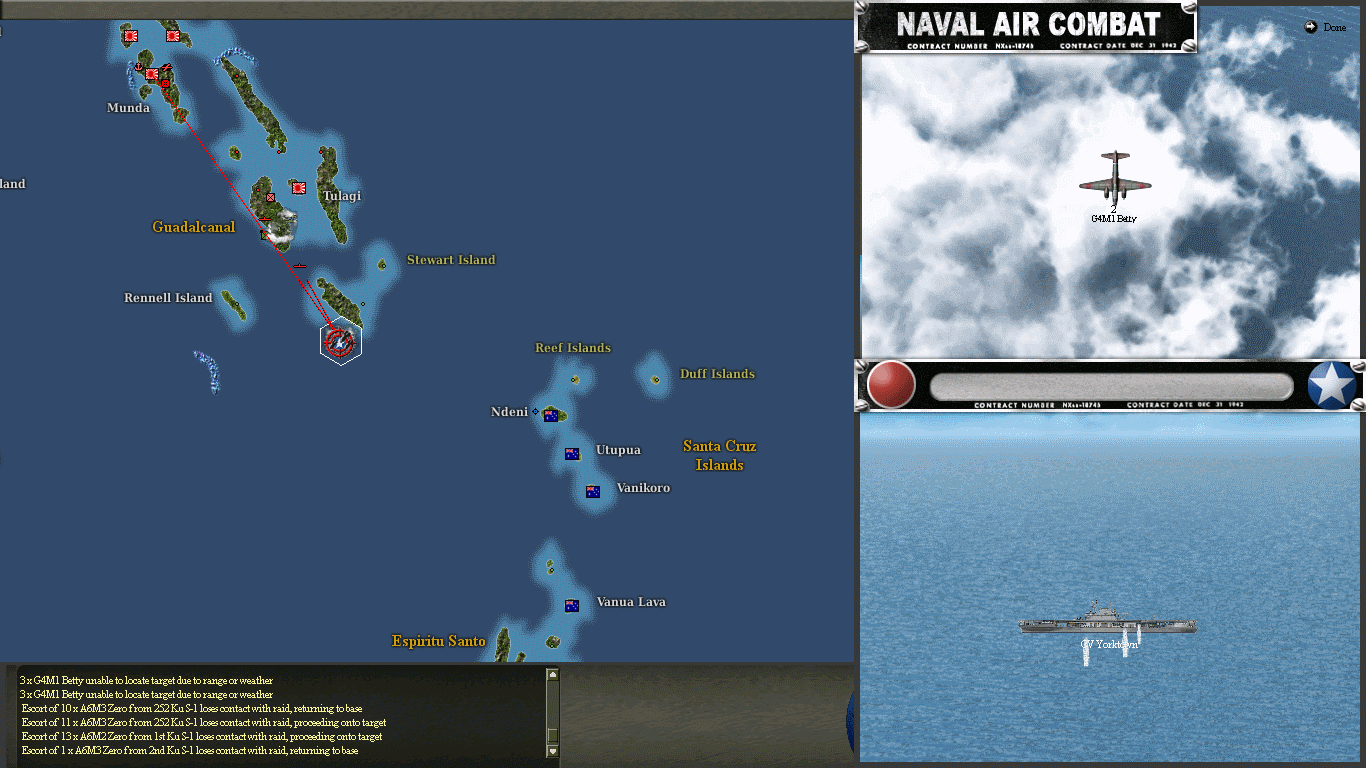Select the Japanese rising sun icon near Tulagi
Viewport: 1366px width, 768px height.
pyautogui.click(x=298, y=186)
